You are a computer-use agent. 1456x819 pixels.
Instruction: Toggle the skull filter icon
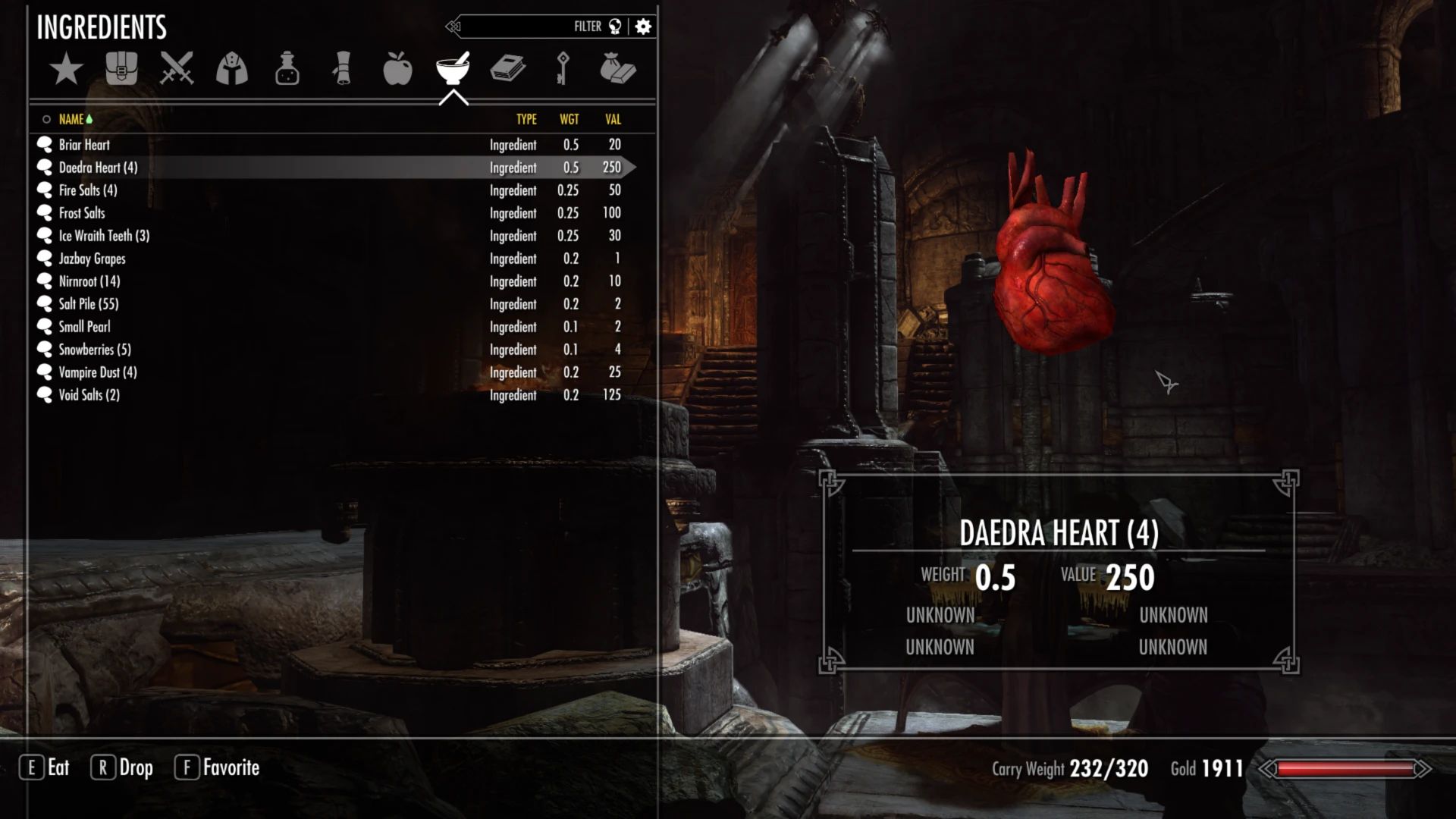[x=616, y=26]
